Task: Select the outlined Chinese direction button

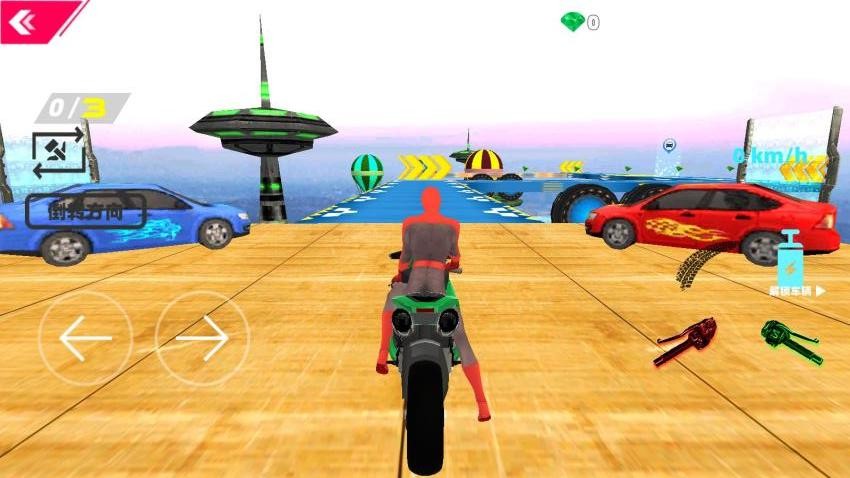Action: point(86,210)
